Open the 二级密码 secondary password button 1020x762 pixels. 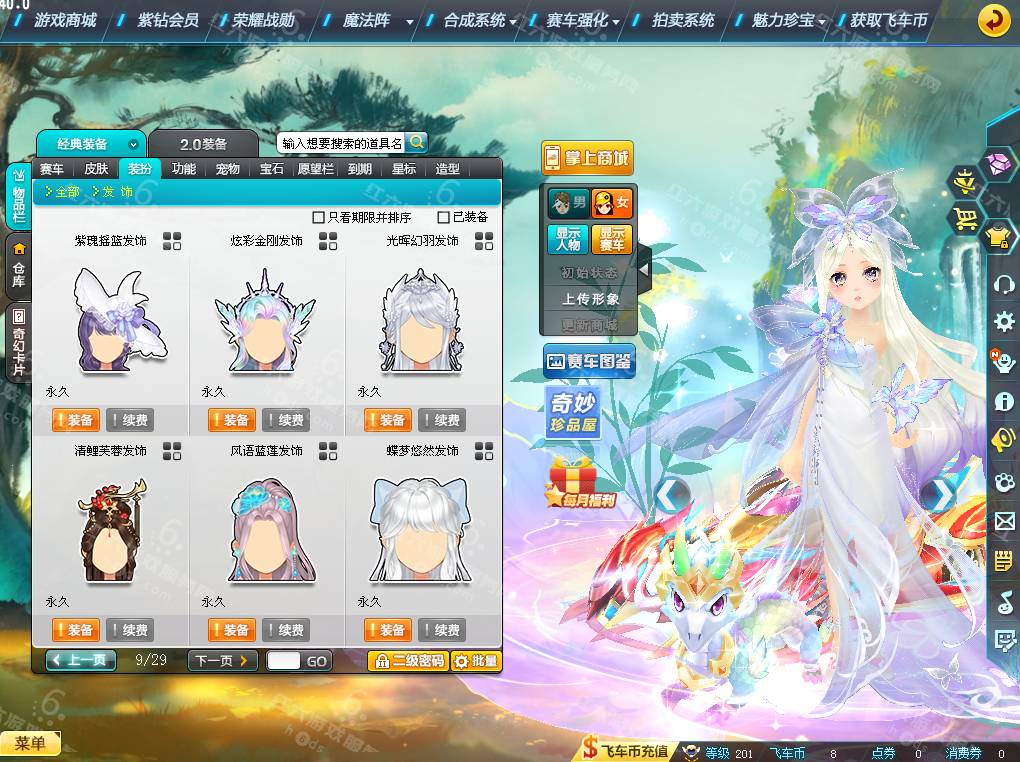(x=407, y=661)
